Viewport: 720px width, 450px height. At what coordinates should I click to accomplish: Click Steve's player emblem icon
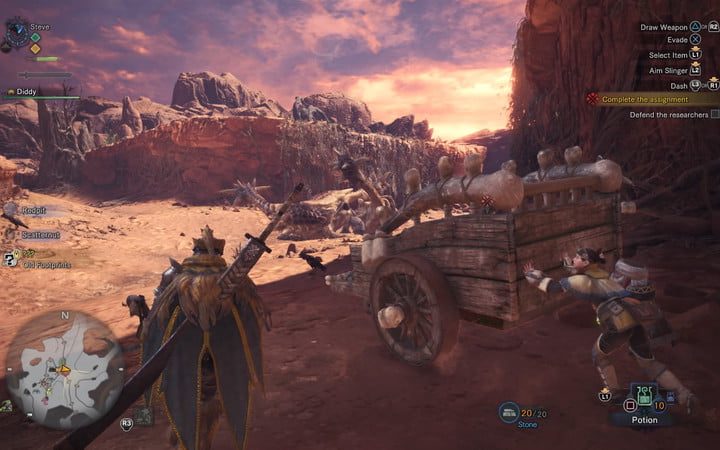(x=17, y=33)
